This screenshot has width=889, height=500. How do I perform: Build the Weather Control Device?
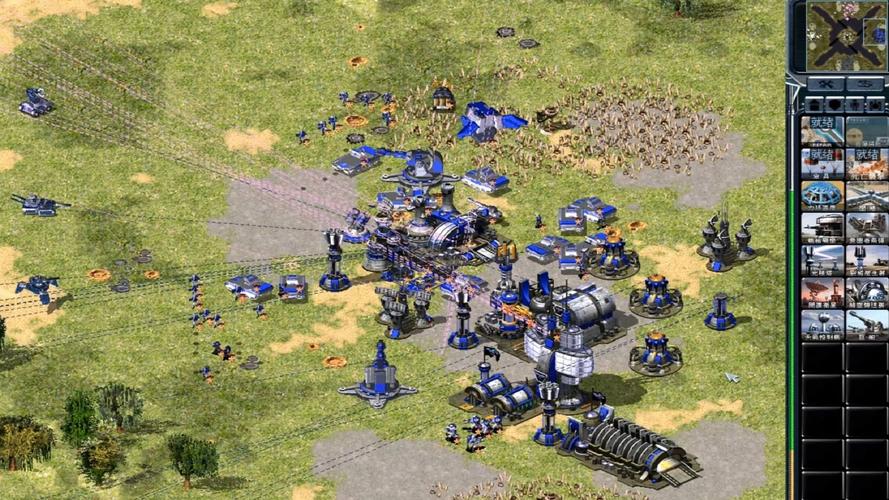pos(822,325)
